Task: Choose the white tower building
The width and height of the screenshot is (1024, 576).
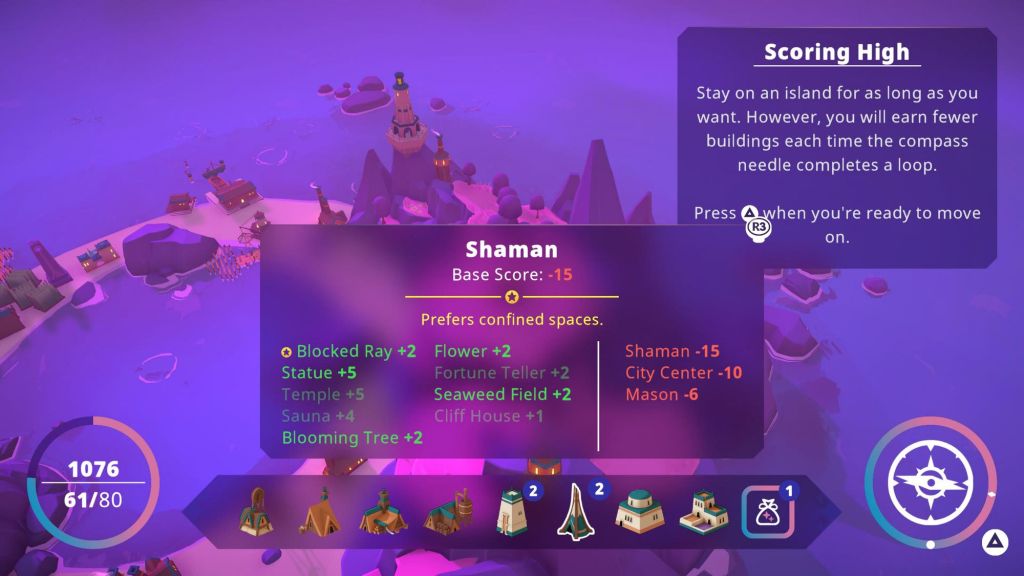Action: tap(510, 512)
